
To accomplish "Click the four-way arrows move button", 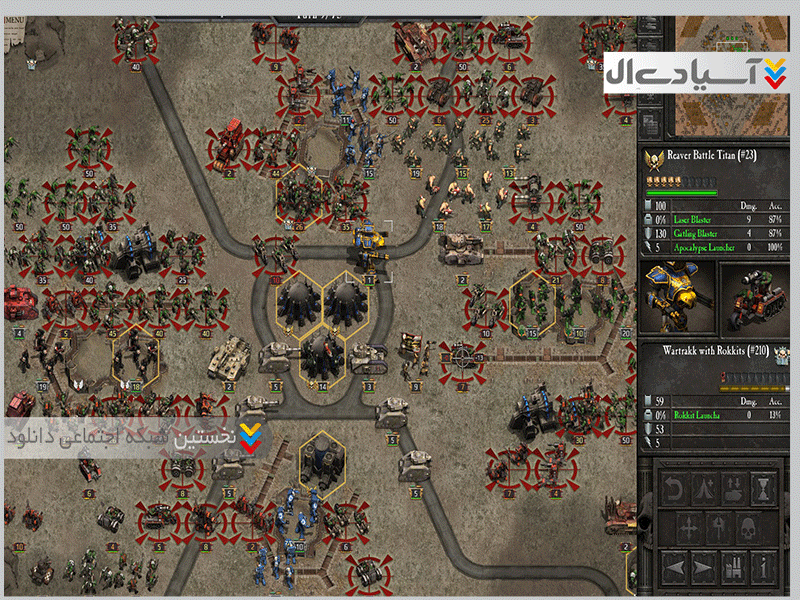I will coord(688,527).
